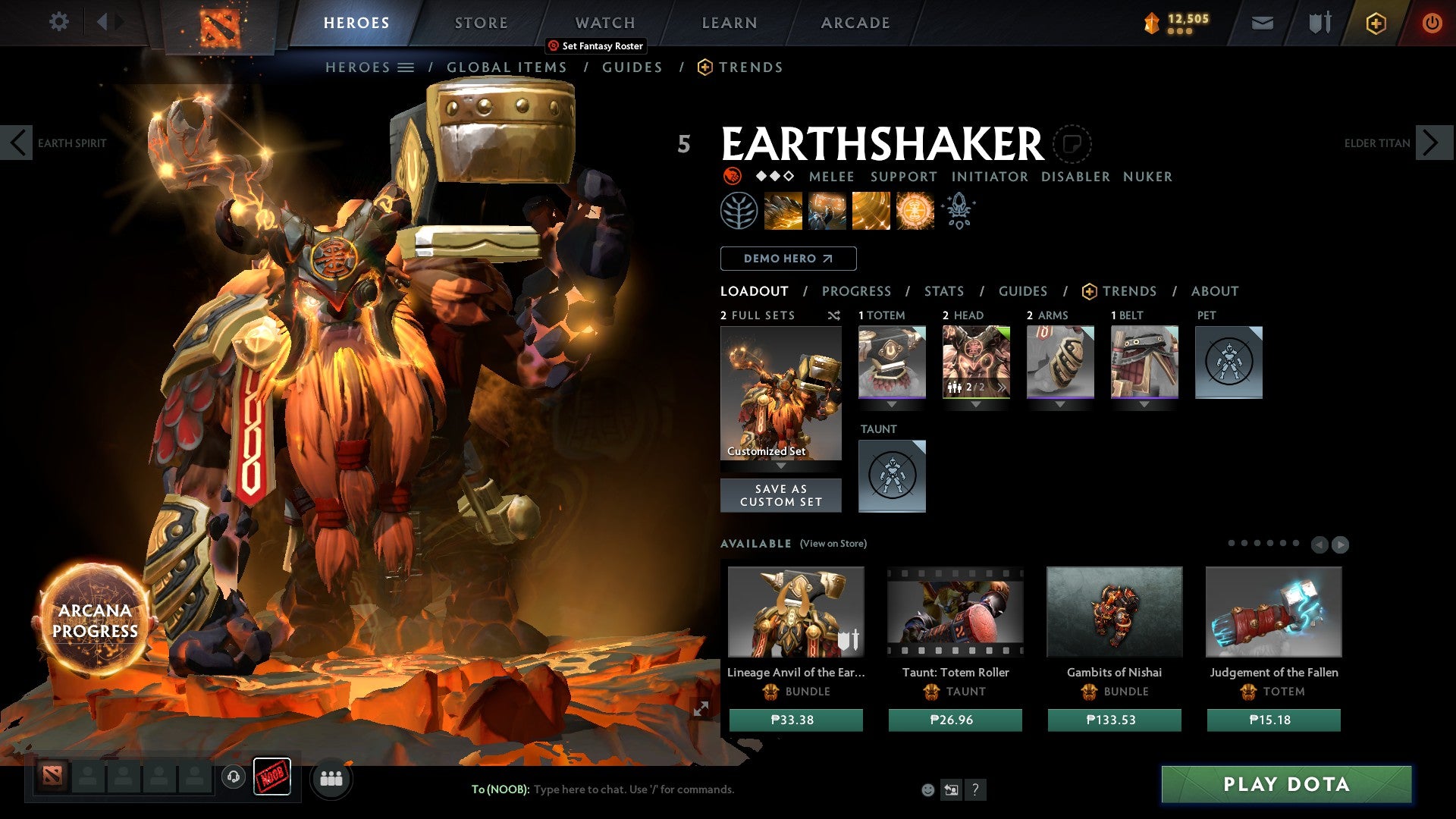Toggle the Set Fantasy Roster notification
The width and height of the screenshot is (1456, 819).
(595, 45)
